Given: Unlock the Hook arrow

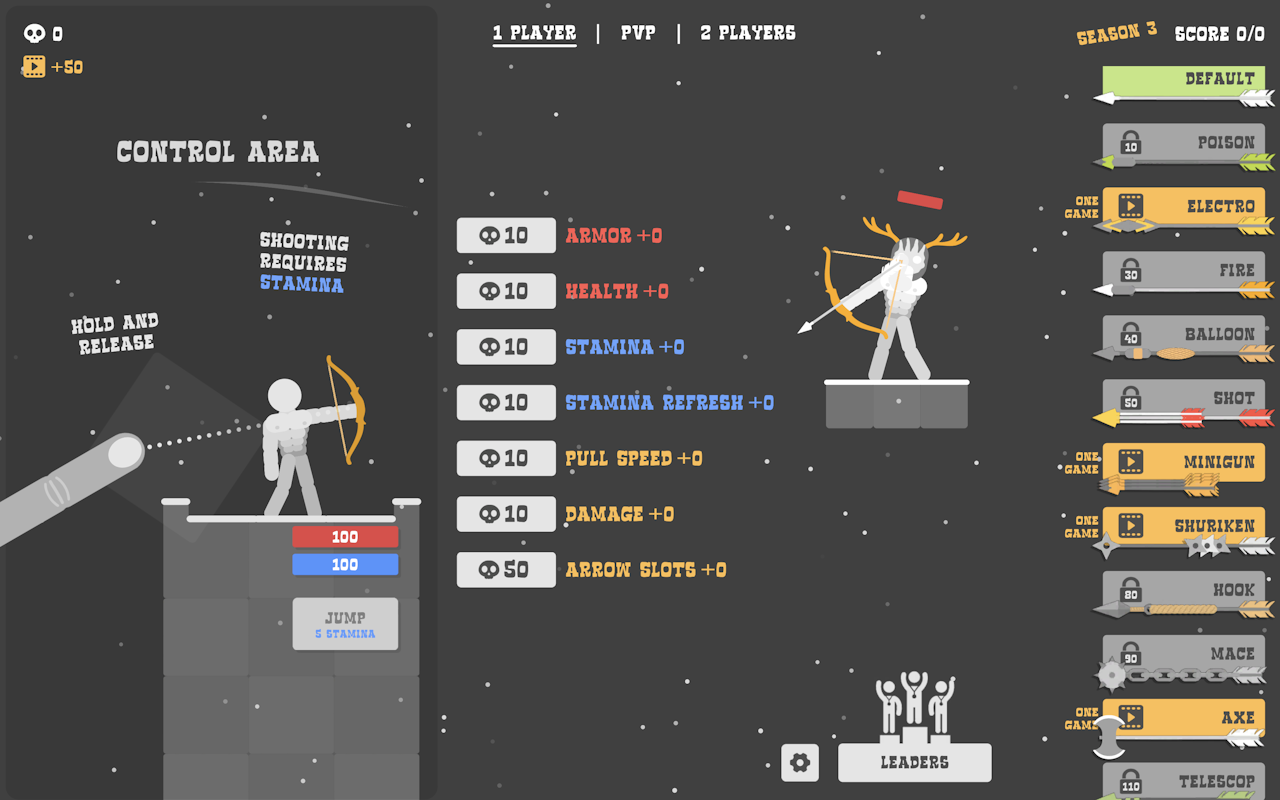Looking at the screenshot, I should tap(1183, 590).
